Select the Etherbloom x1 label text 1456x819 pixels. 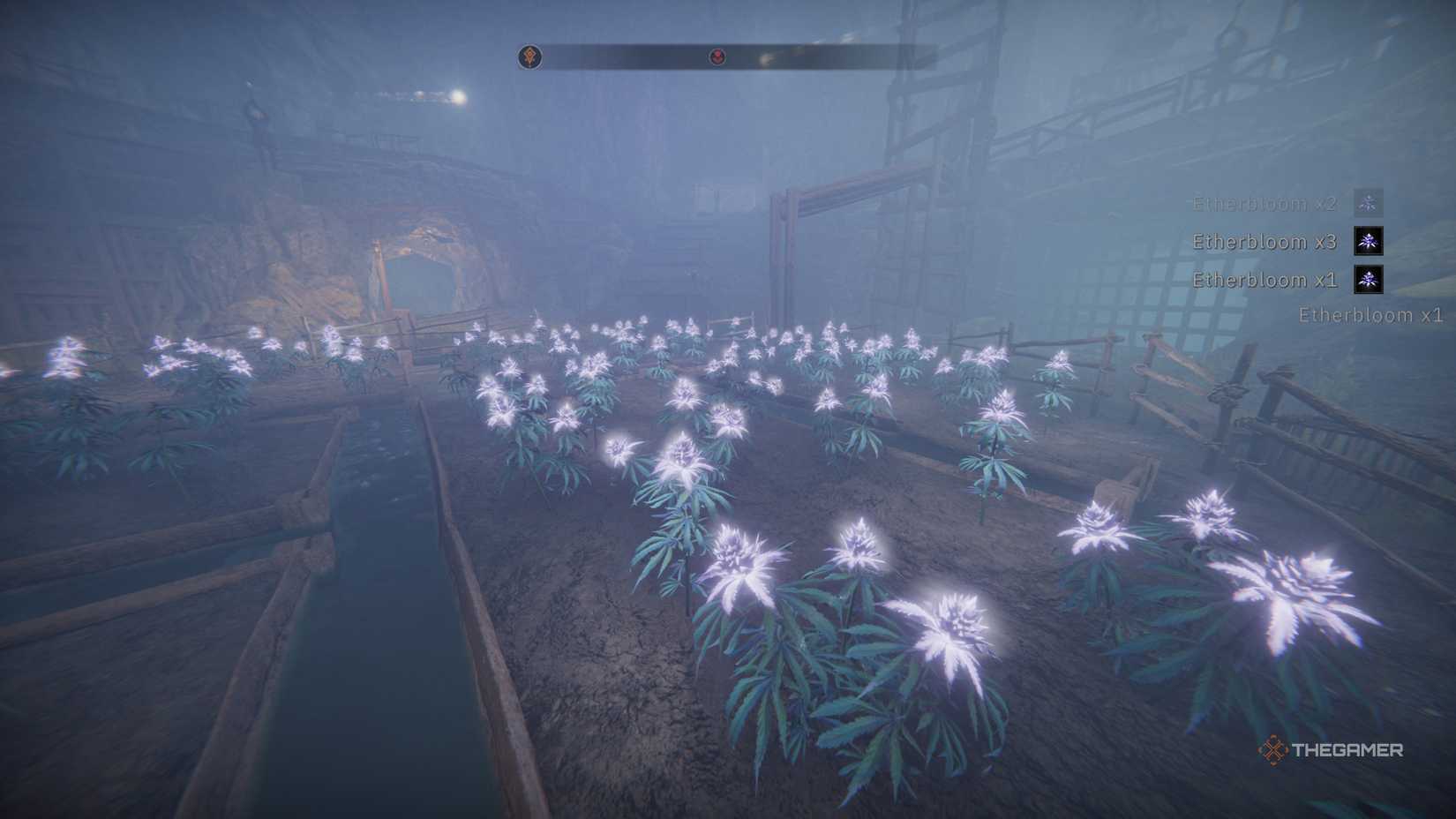click(1264, 281)
